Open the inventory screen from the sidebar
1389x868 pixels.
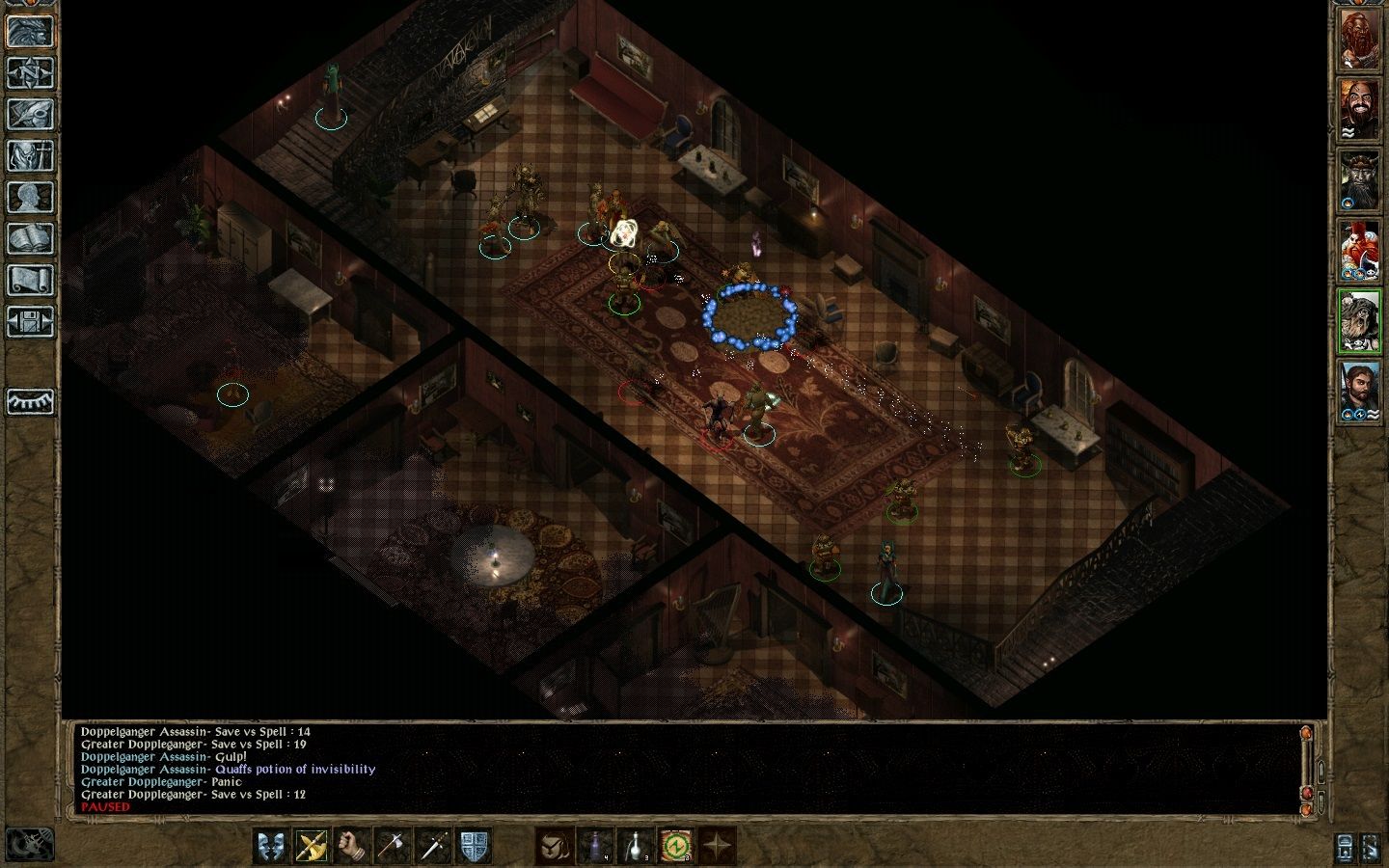tap(30, 155)
